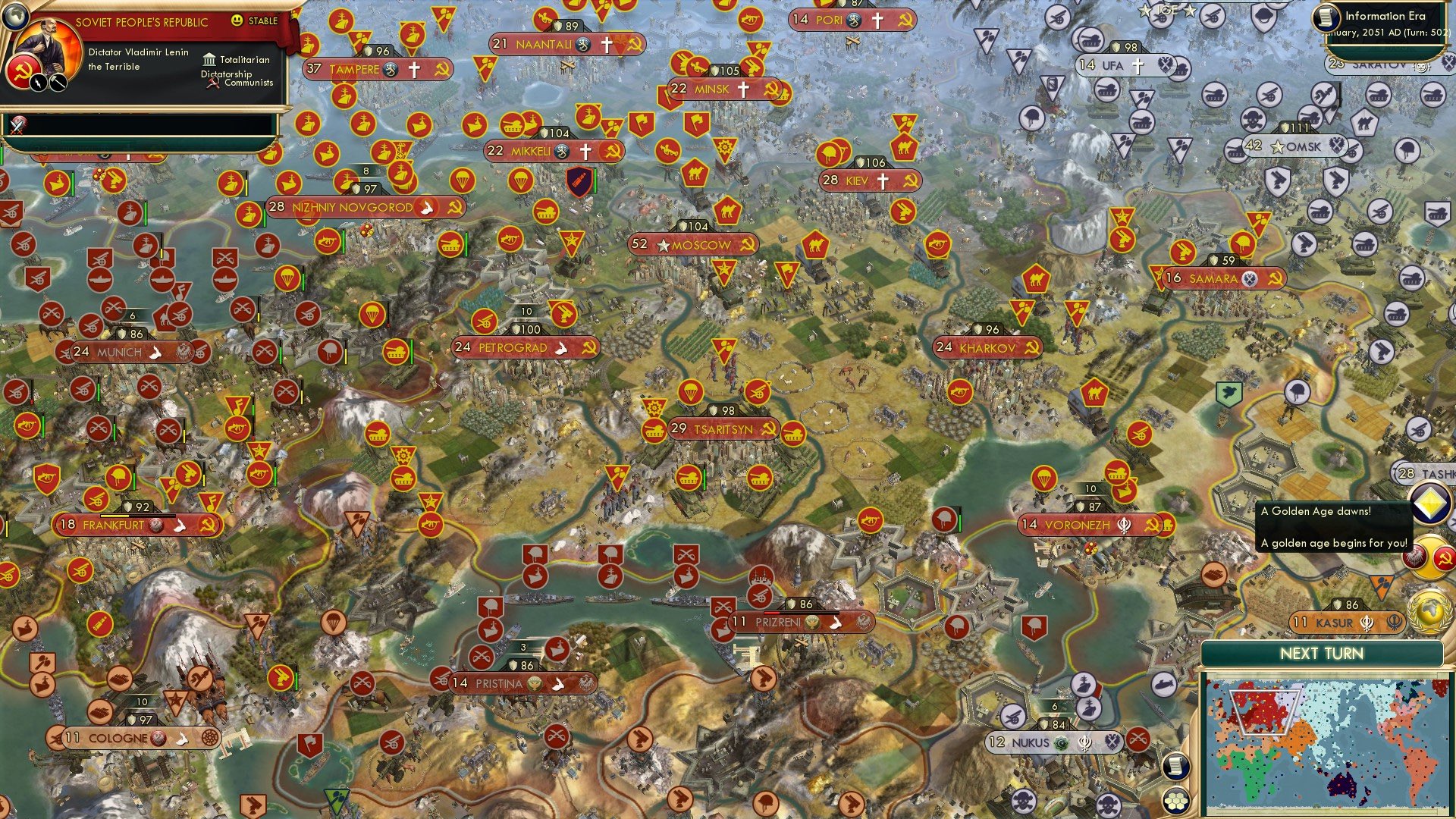Click the eagle emblem notification icon

pyautogui.click(x=1413, y=556)
